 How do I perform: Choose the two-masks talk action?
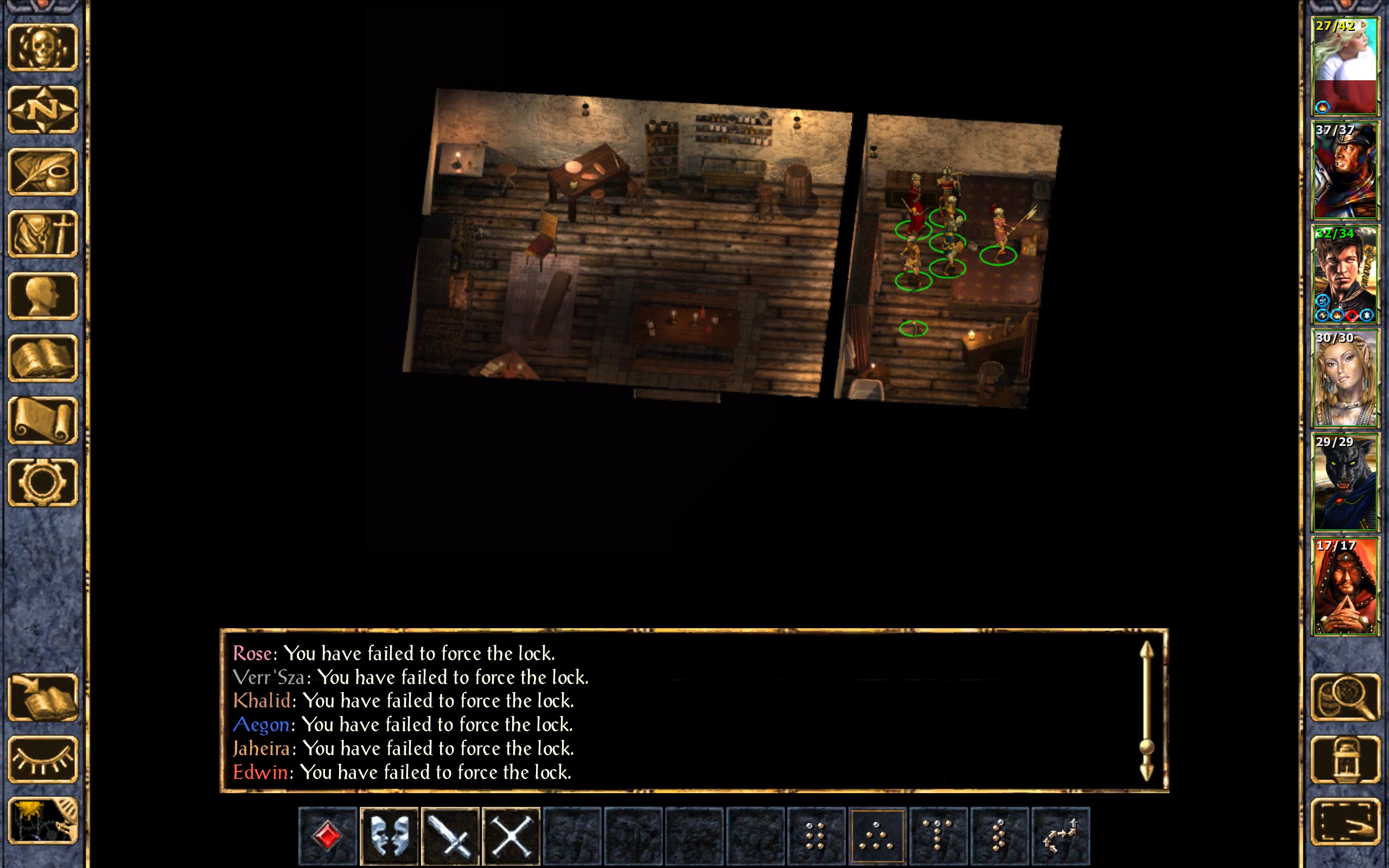pos(389,835)
